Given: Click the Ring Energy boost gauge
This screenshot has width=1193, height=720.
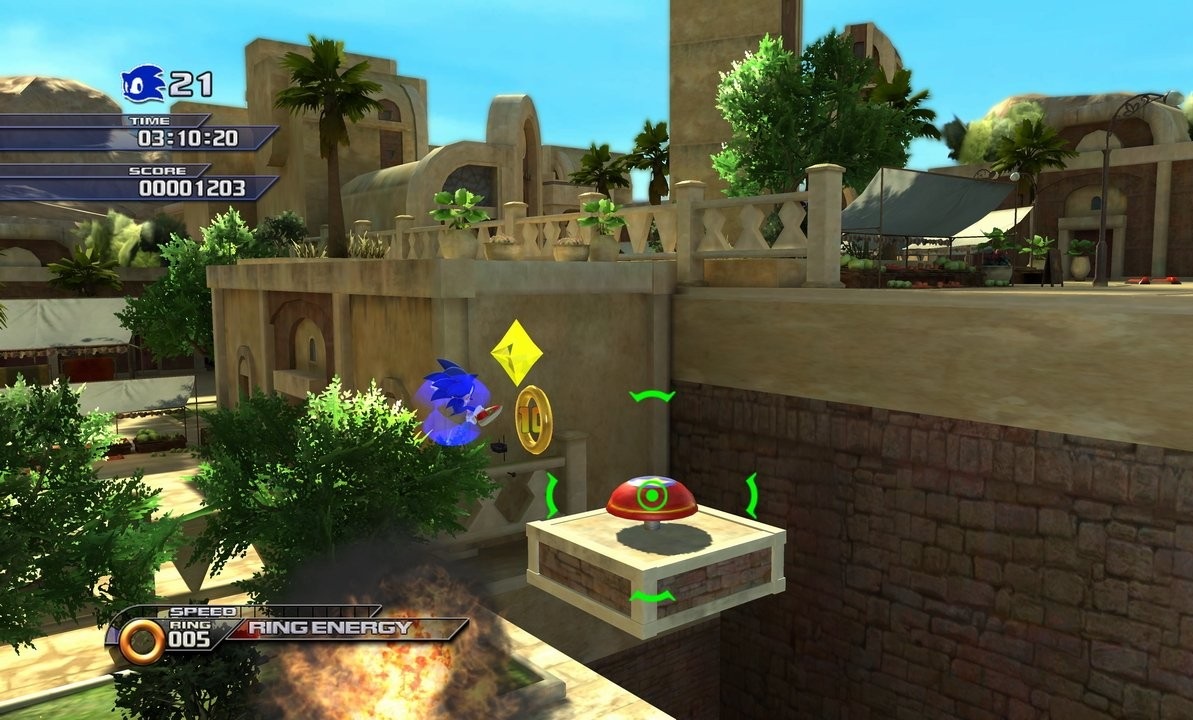Looking at the screenshot, I should pos(345,629).
